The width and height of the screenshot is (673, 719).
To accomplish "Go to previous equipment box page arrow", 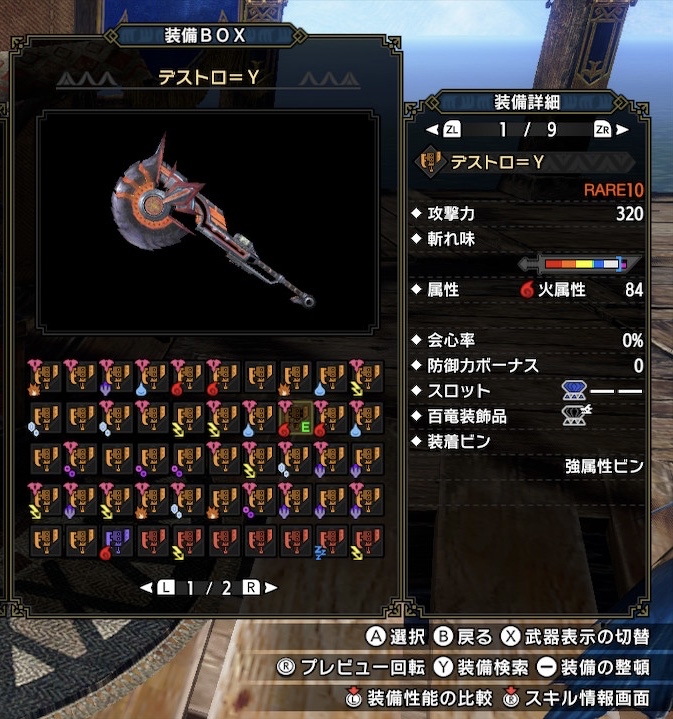I will (146, 587).
